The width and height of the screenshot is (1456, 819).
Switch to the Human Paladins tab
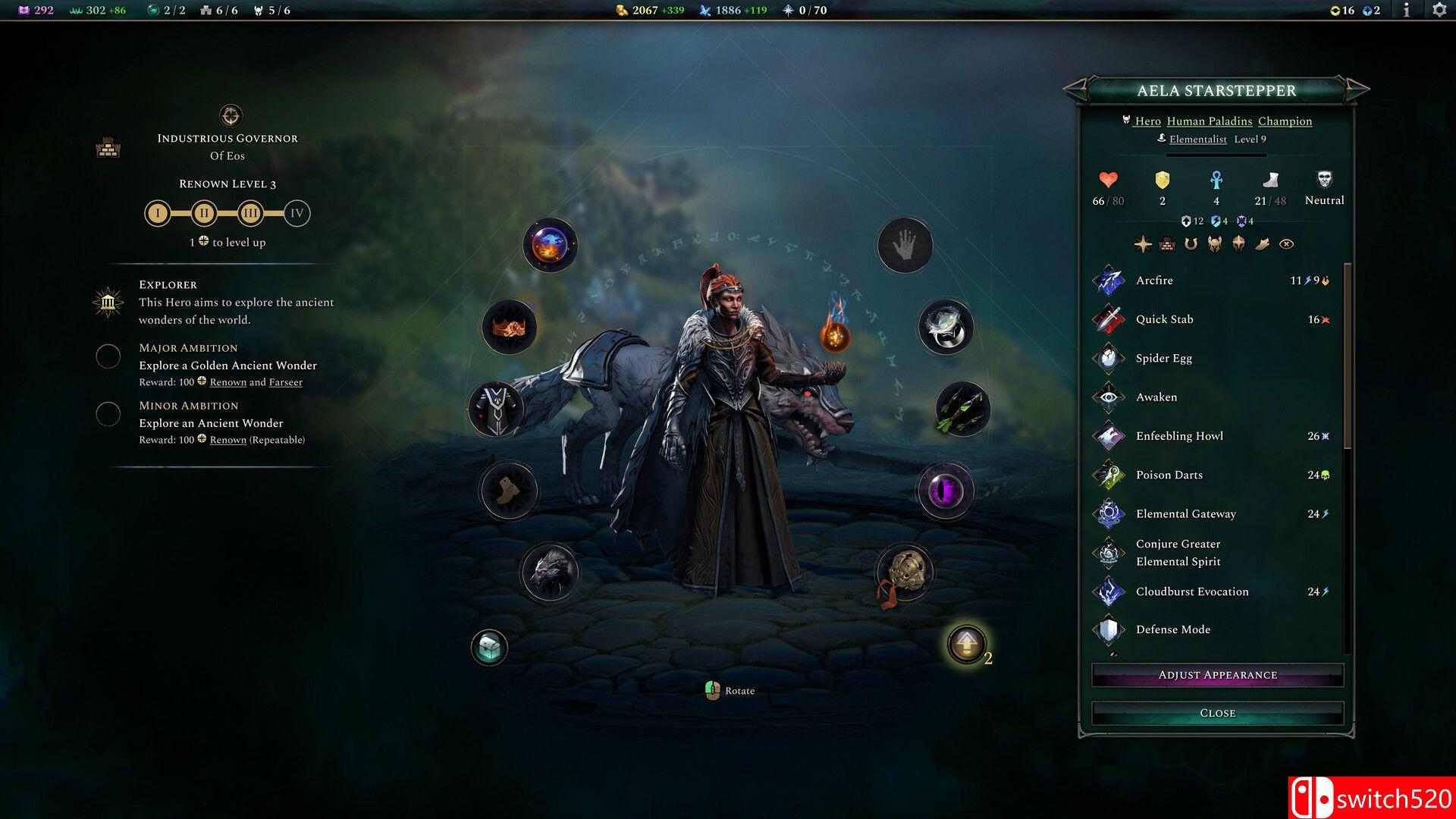pos(1210,121)
